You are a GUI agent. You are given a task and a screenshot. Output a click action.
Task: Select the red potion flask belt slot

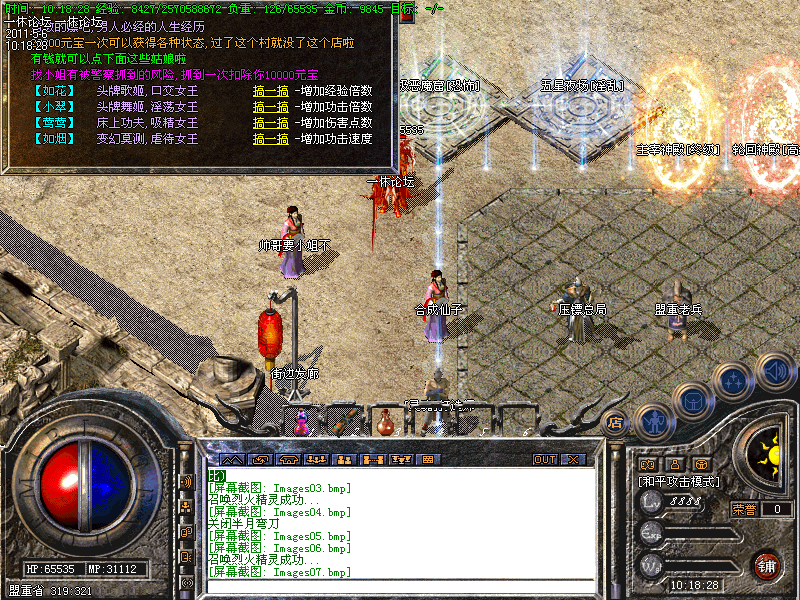point(385,424)
